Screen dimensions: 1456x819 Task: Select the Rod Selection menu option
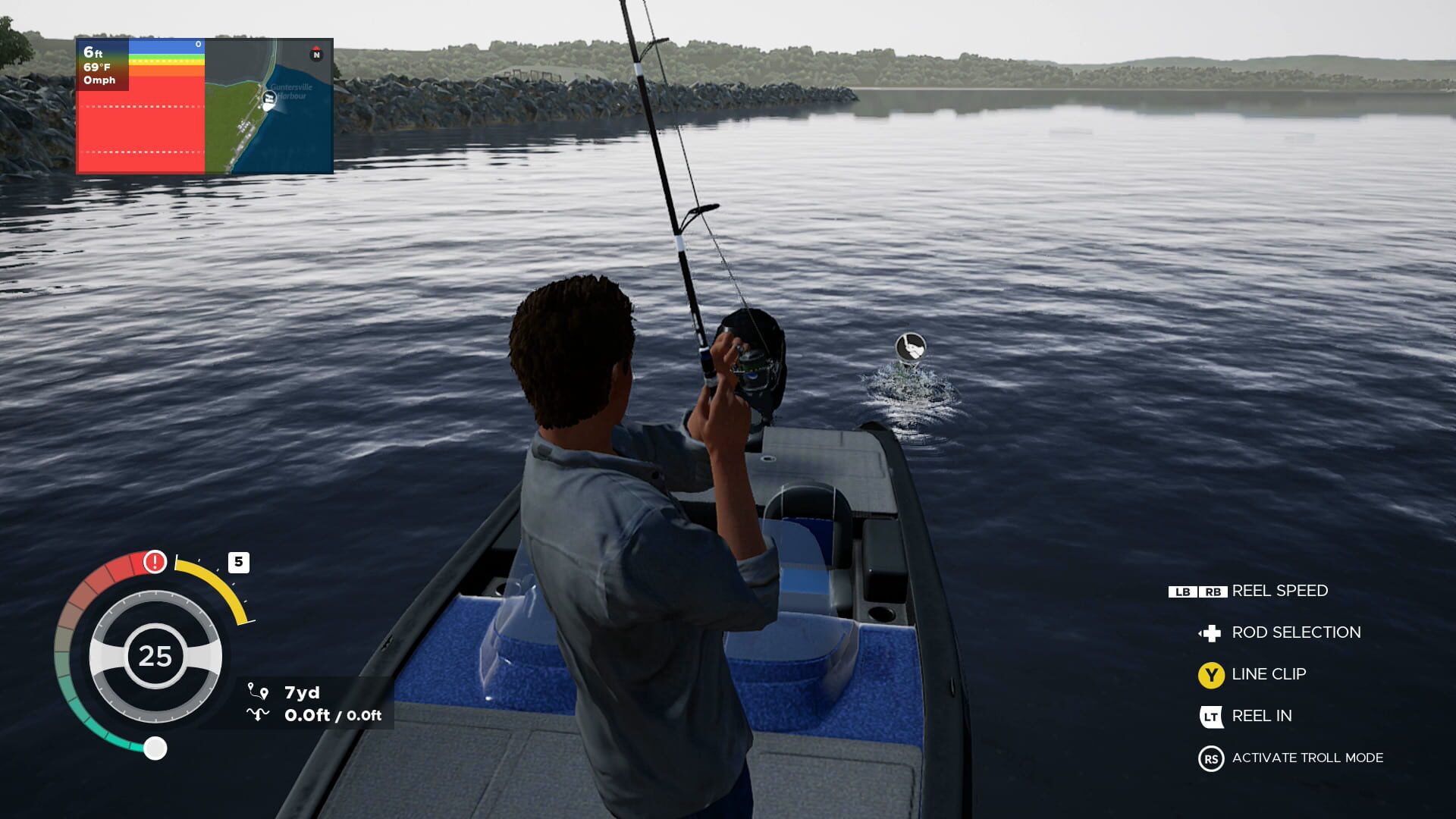tap(1294, 632)
